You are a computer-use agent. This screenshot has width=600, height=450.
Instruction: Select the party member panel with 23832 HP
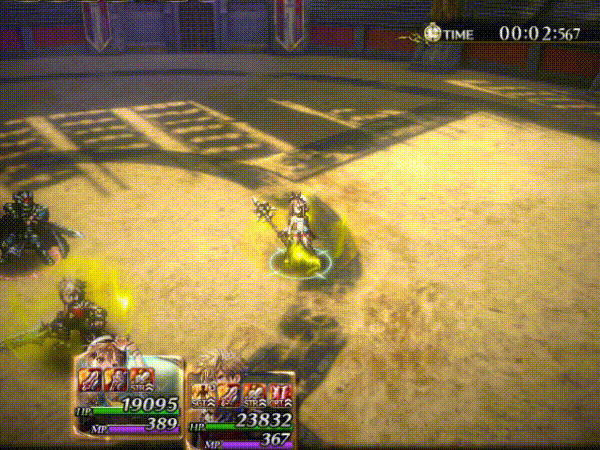pos(242,405)
